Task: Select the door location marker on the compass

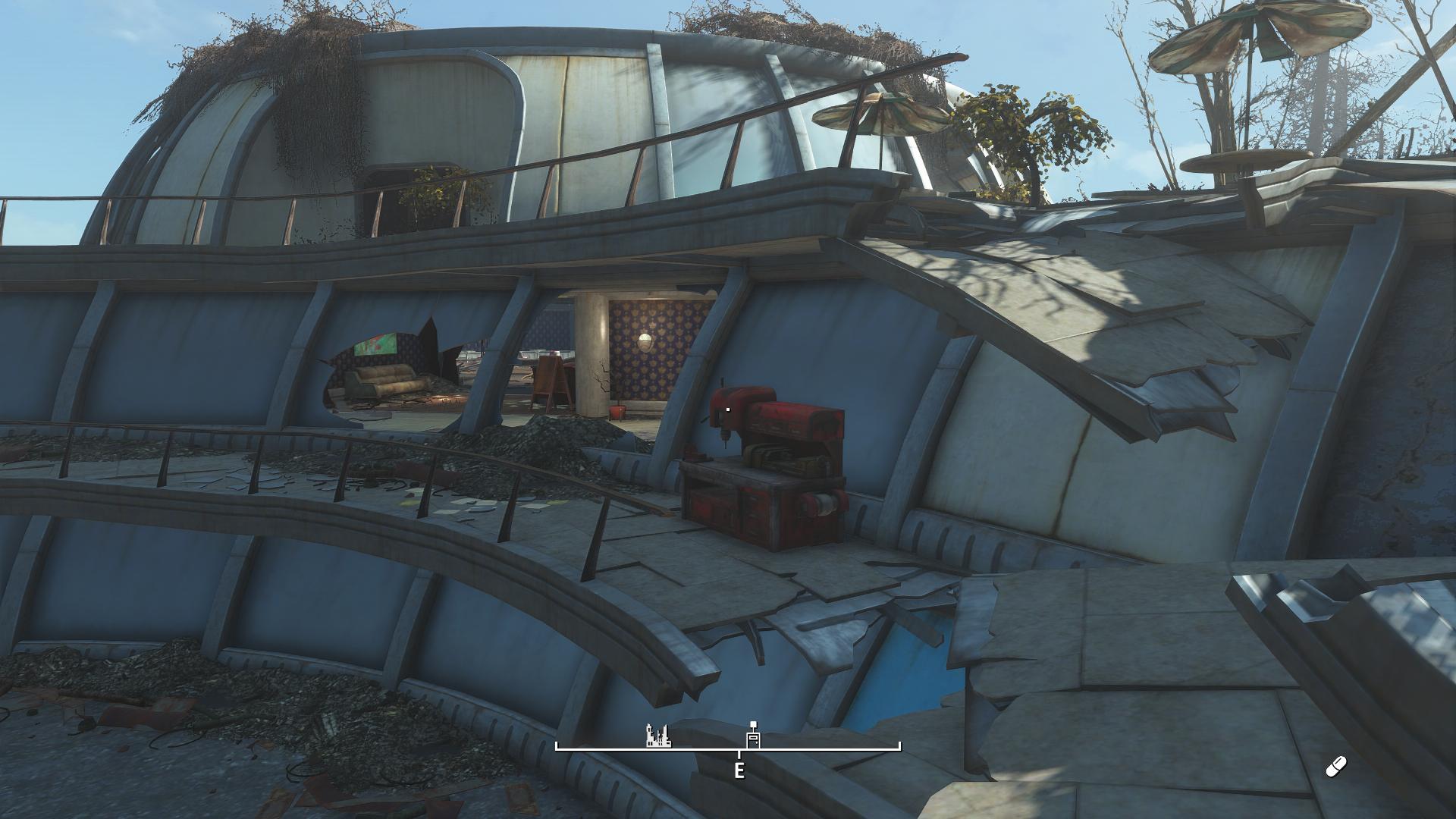Action: 753,738
